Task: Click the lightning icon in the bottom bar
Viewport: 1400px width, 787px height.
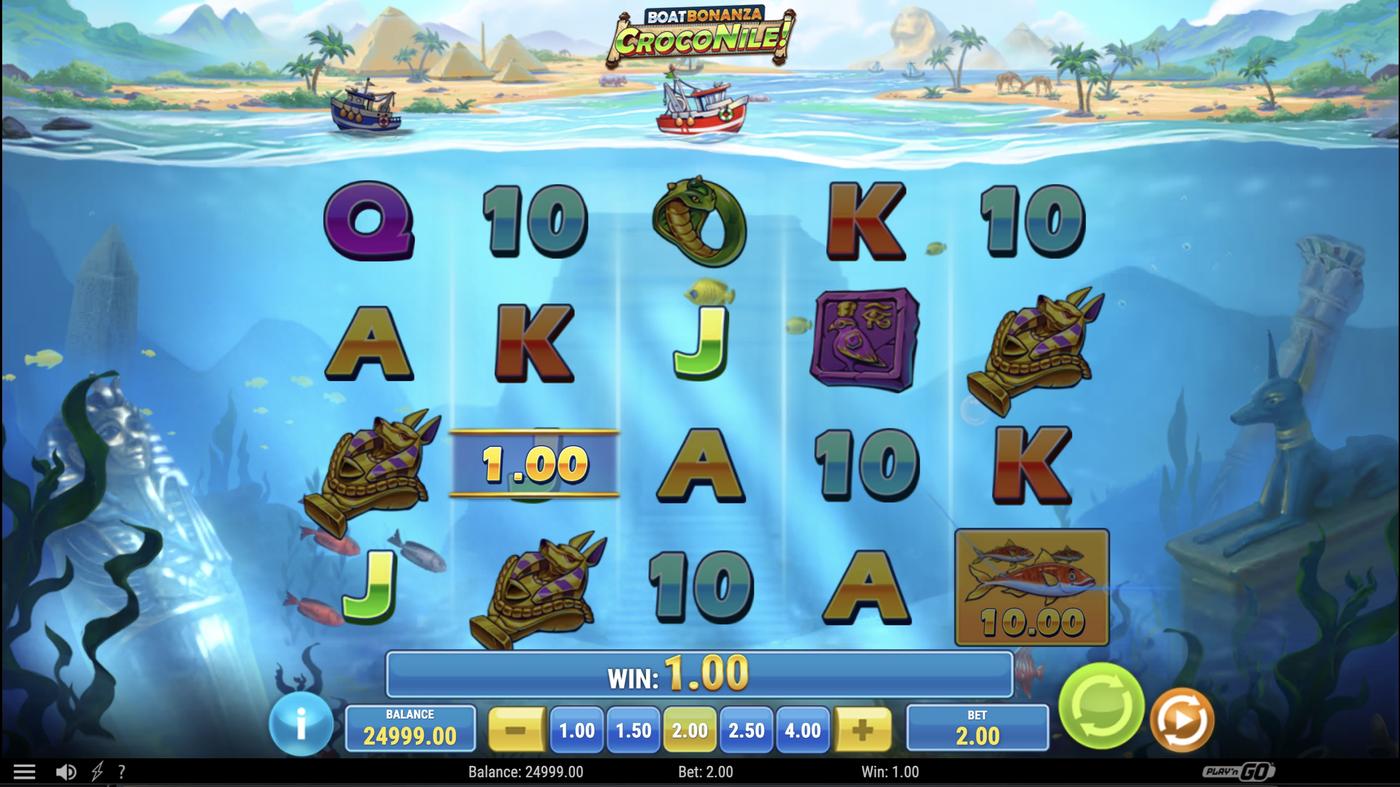Action: (95, 771)
